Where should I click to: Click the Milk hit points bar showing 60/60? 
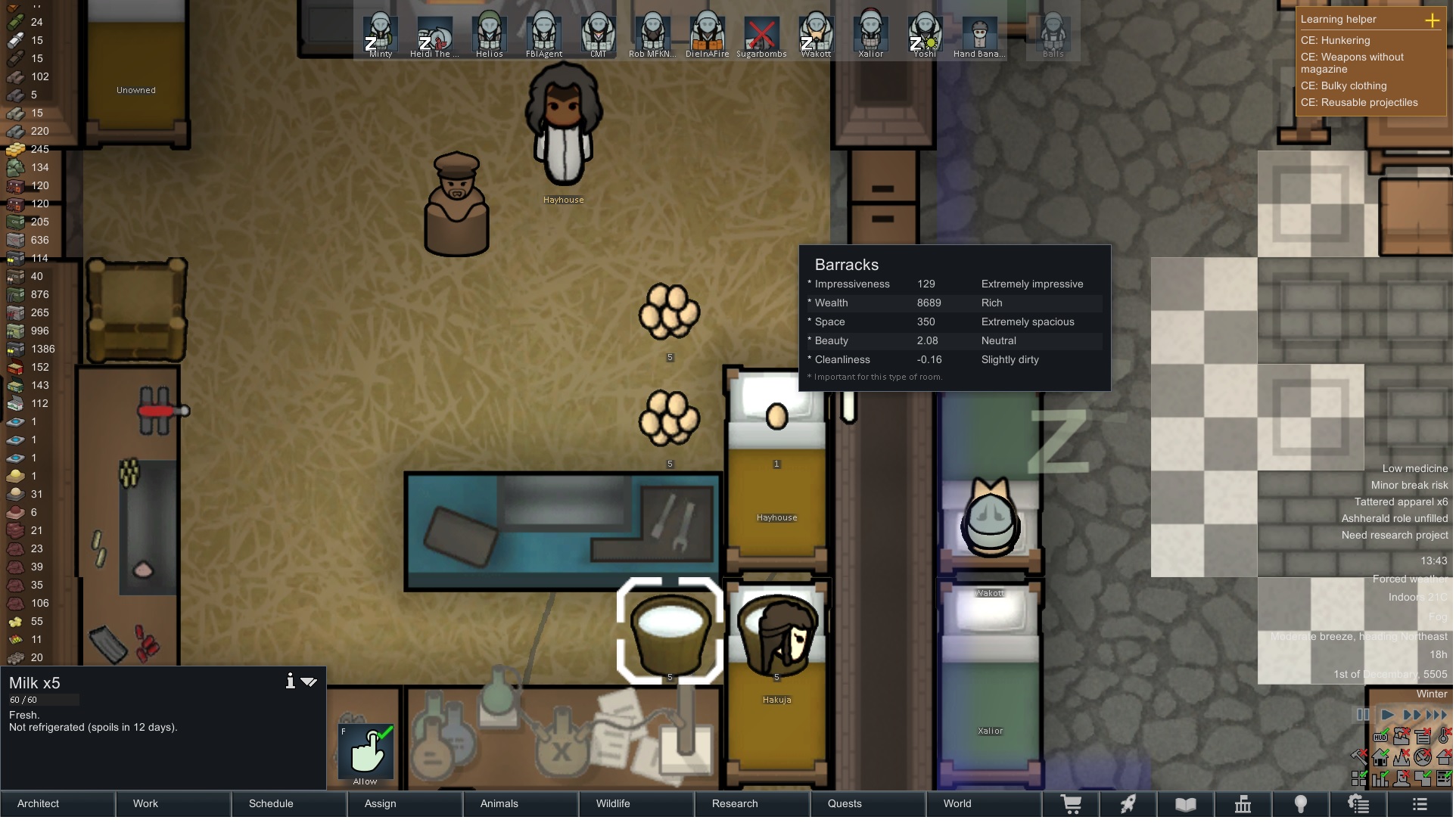[43, 700]
